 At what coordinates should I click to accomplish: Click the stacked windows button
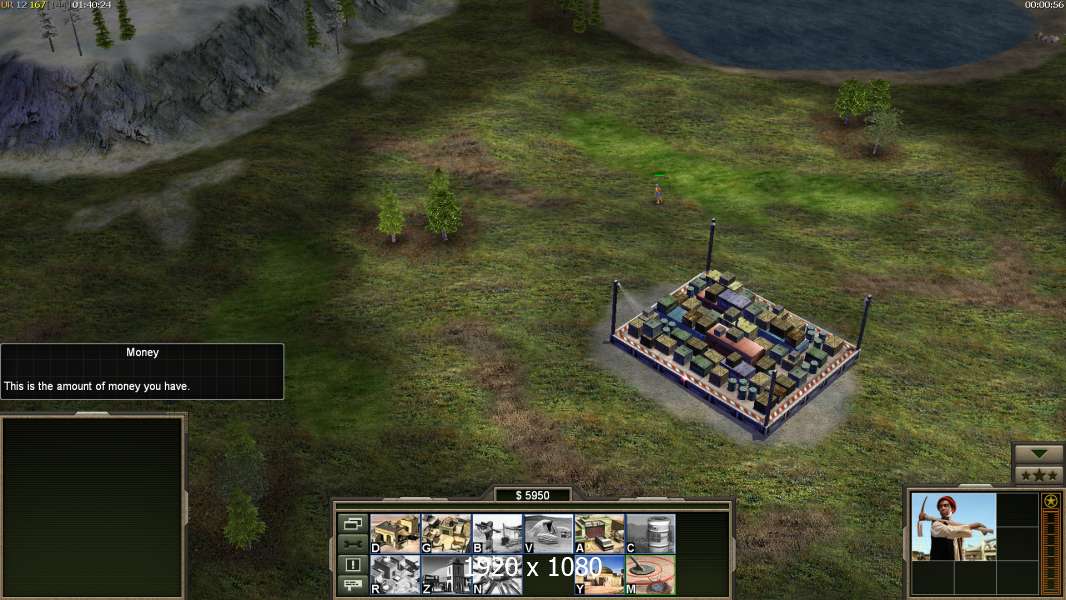[x=352, y=523]
